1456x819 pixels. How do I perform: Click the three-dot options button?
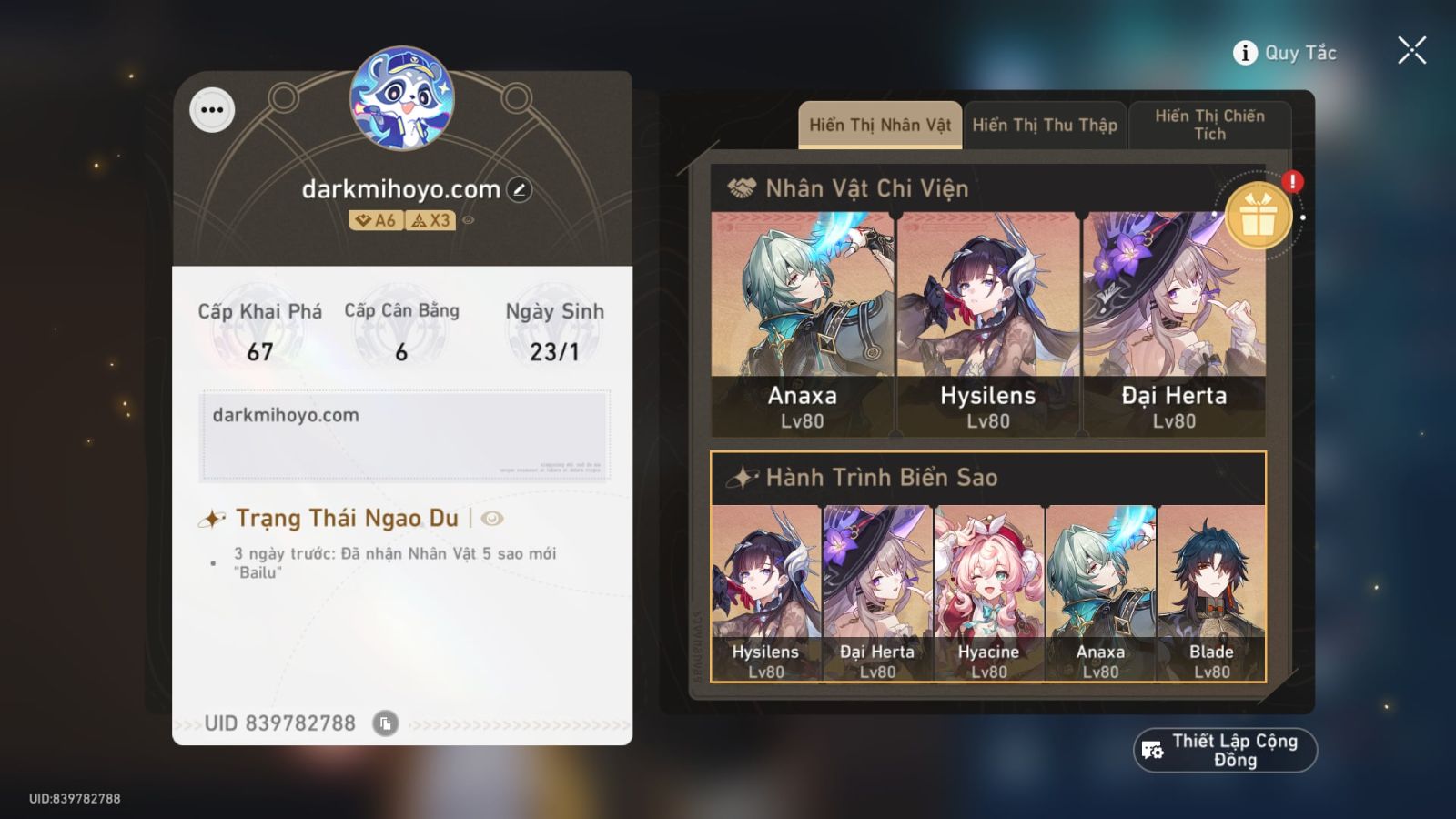(x=213, y=111)
